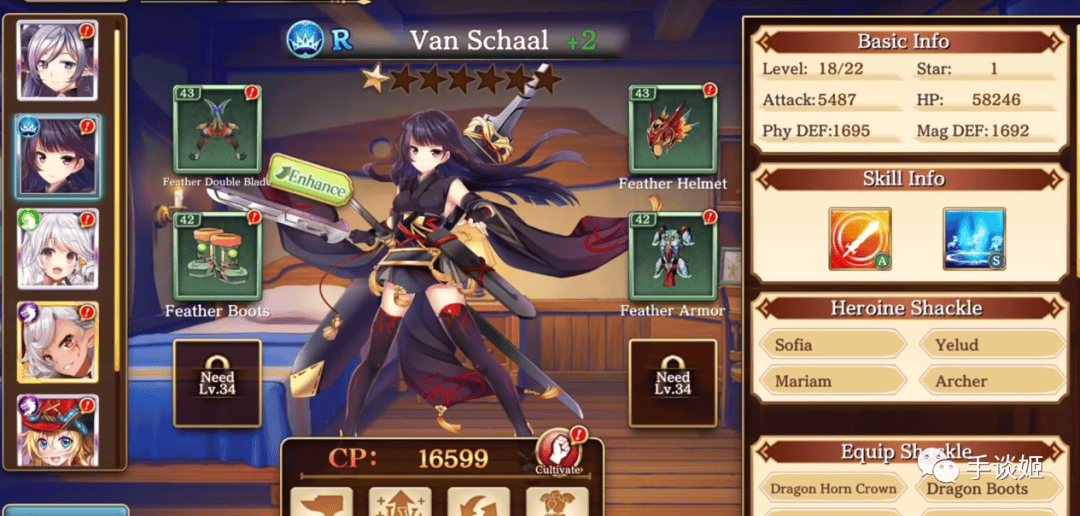The height and width of the screenshot is (516, 1080).
Task: Select Sofia in Heroine Shackle
Action: 830,345
